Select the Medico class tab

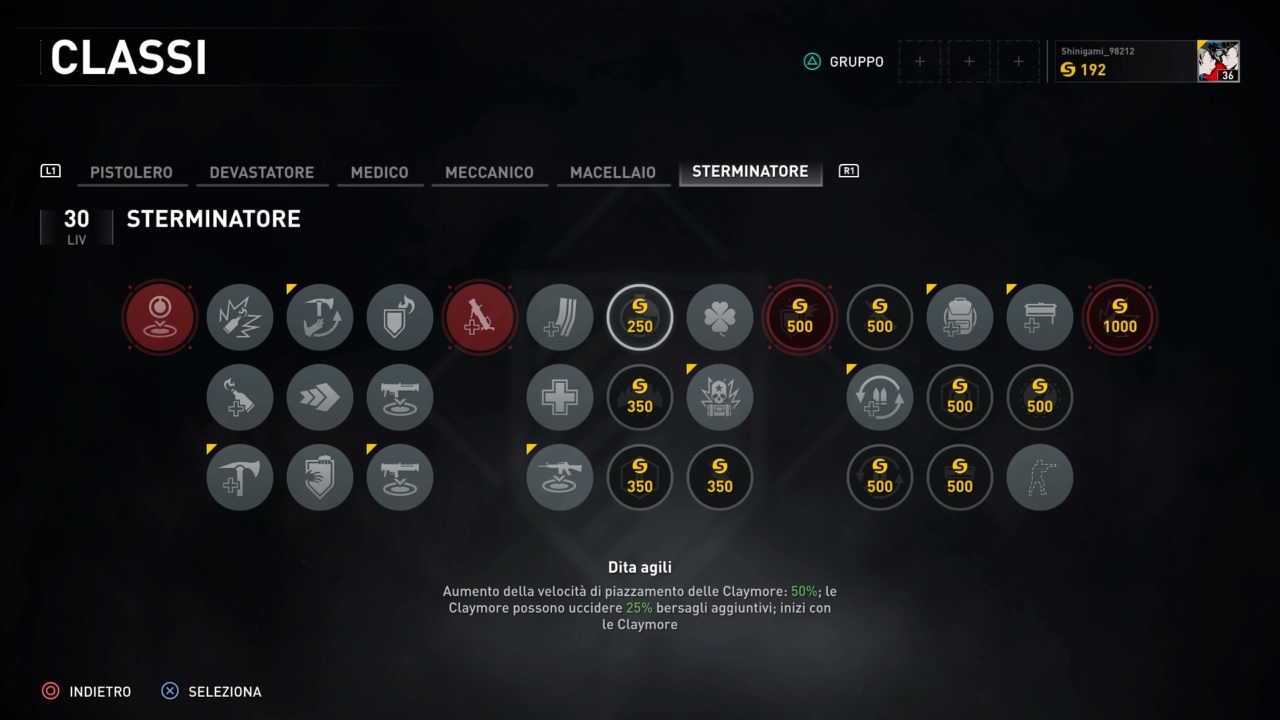pyautogui.click(x=379, y=172)
